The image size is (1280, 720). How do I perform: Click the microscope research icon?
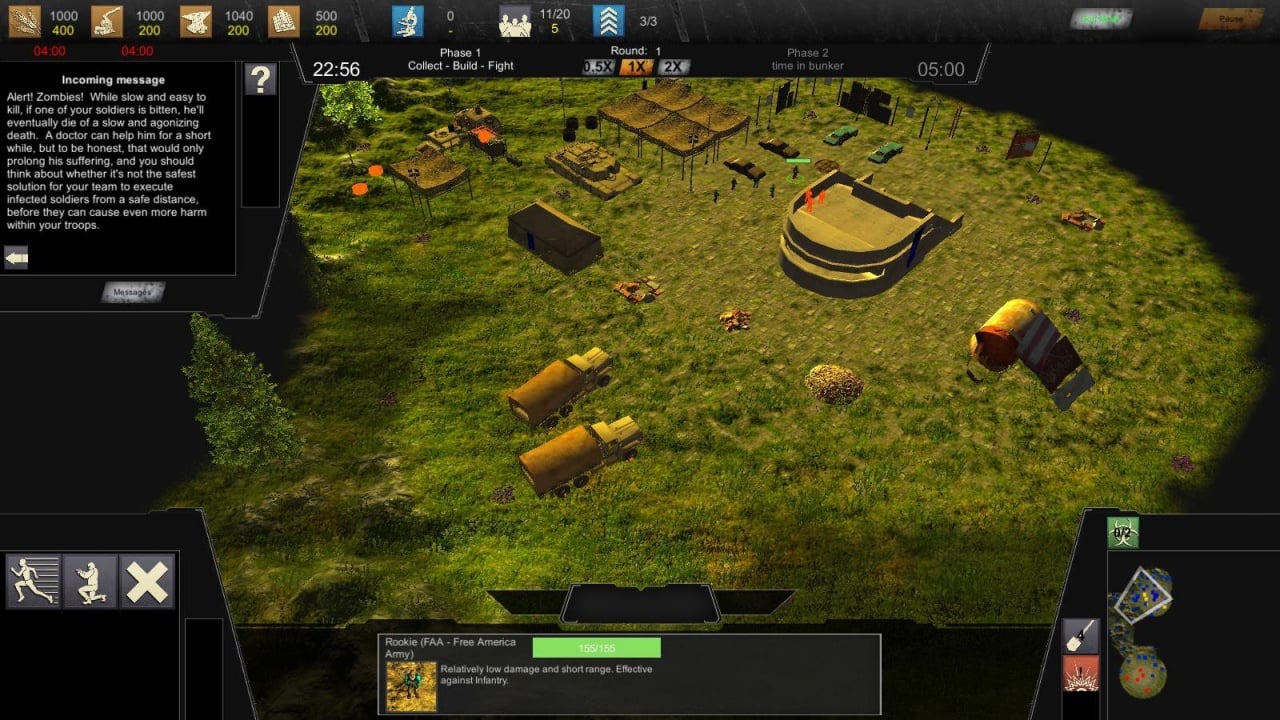pos(408,21)
